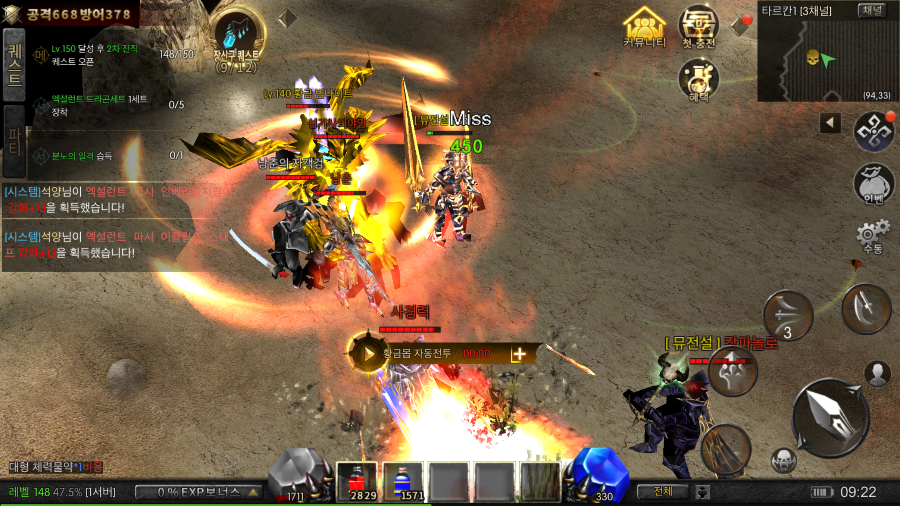Collapse the side menu with the arrow button
The image size is (900, 506).
click(830, 123)
